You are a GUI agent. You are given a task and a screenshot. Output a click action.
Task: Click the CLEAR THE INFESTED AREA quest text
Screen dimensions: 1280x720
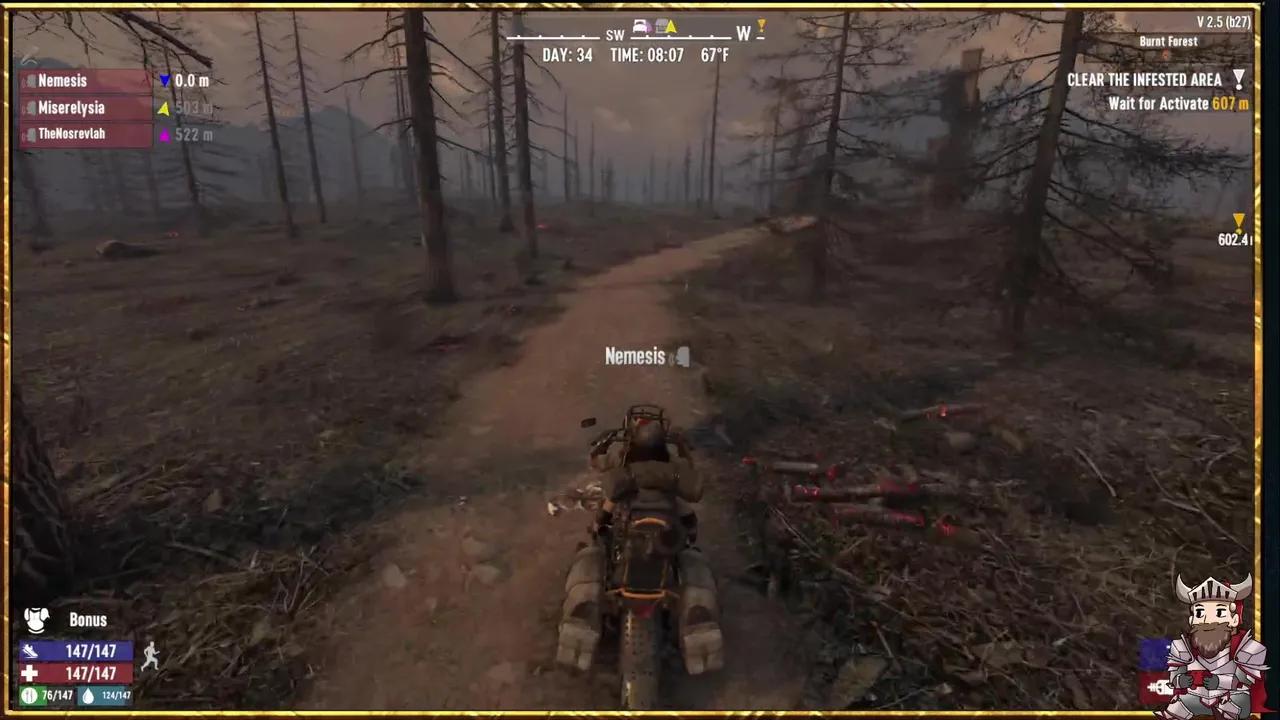(1144, 79)
